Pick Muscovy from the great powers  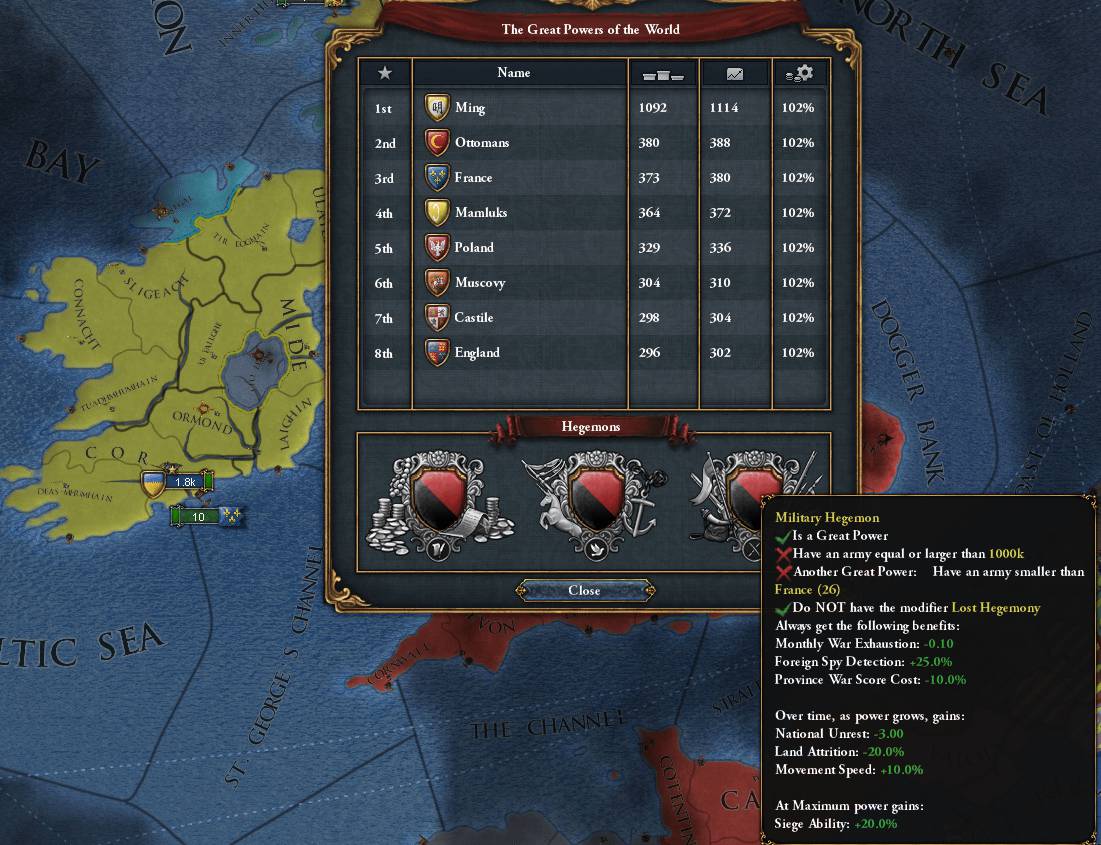(x=479, y=283)
